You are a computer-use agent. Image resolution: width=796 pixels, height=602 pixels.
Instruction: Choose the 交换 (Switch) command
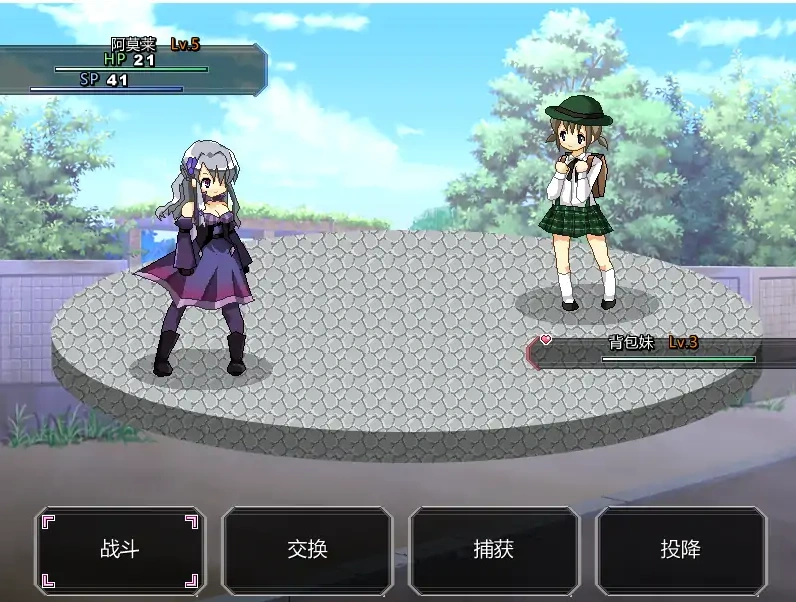[x=307, y=550]
